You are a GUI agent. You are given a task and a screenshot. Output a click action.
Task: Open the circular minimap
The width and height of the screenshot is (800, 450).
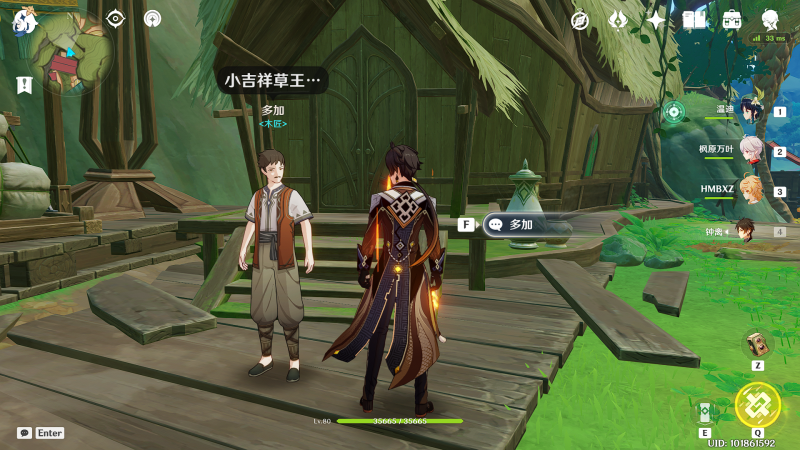click(69, 54)
